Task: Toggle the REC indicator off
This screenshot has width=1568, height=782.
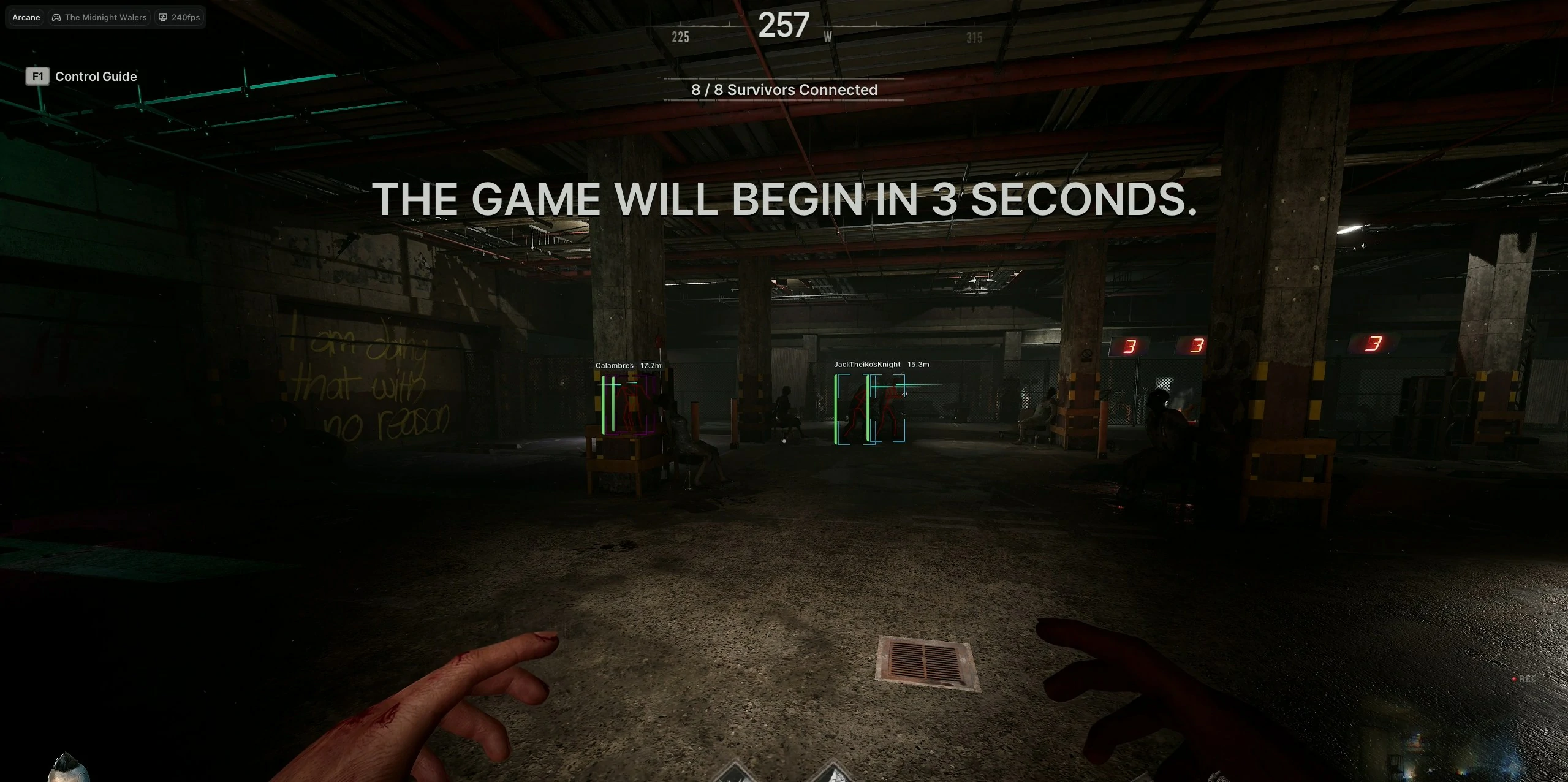Action: (x=1528, y=679)
